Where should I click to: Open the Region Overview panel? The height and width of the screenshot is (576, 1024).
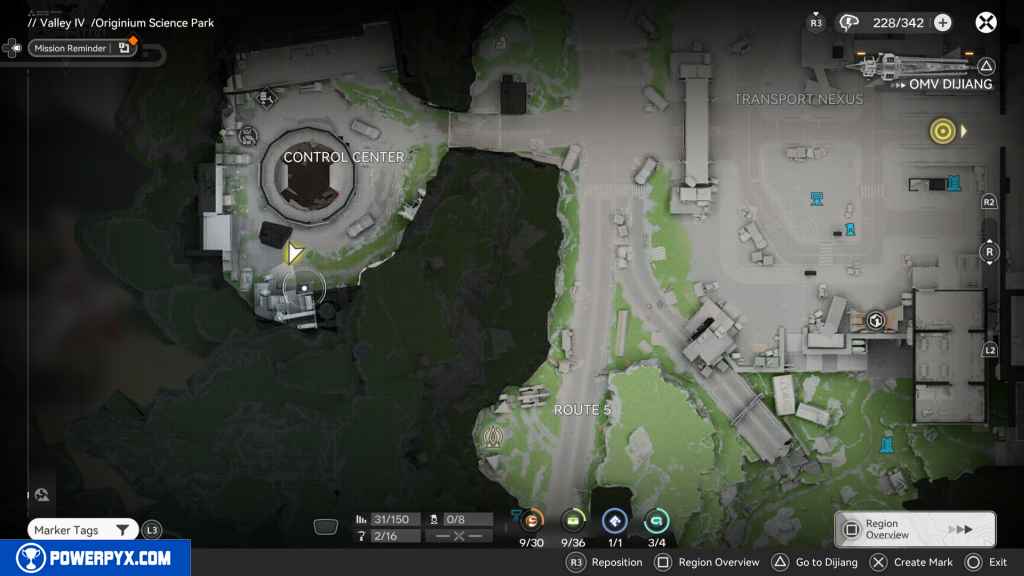click(914, 530)
